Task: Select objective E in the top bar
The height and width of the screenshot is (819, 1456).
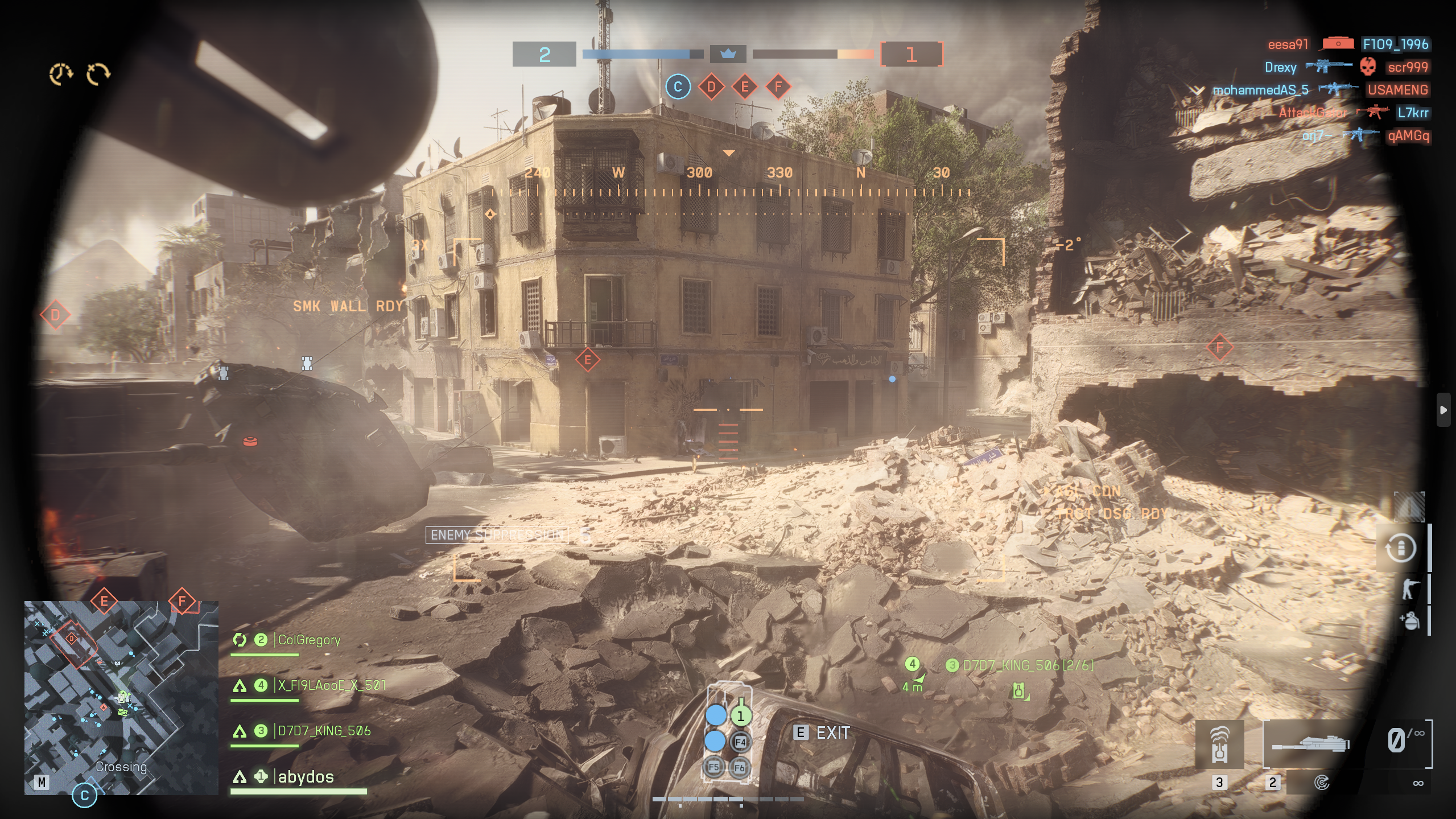Action: (x=744, y=87)
